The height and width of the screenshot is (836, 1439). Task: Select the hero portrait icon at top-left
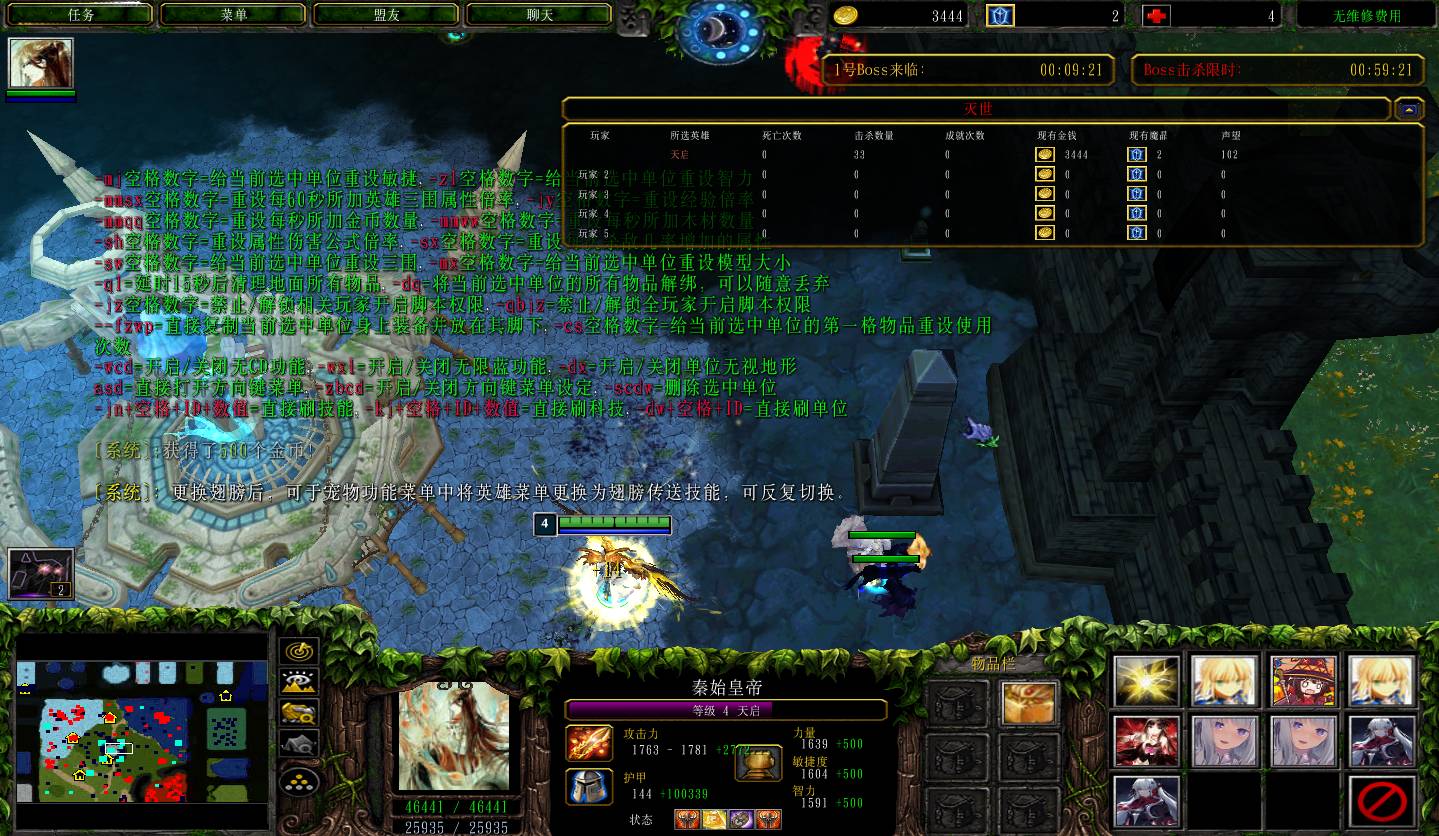coord(41,63)
